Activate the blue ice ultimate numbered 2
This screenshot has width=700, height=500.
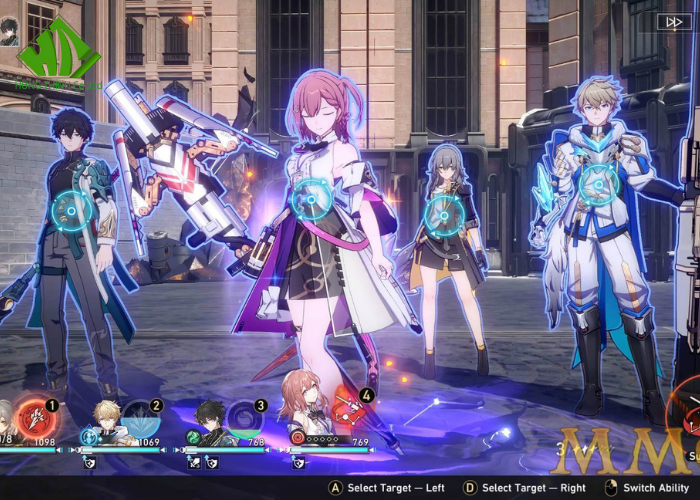[137, 415]
